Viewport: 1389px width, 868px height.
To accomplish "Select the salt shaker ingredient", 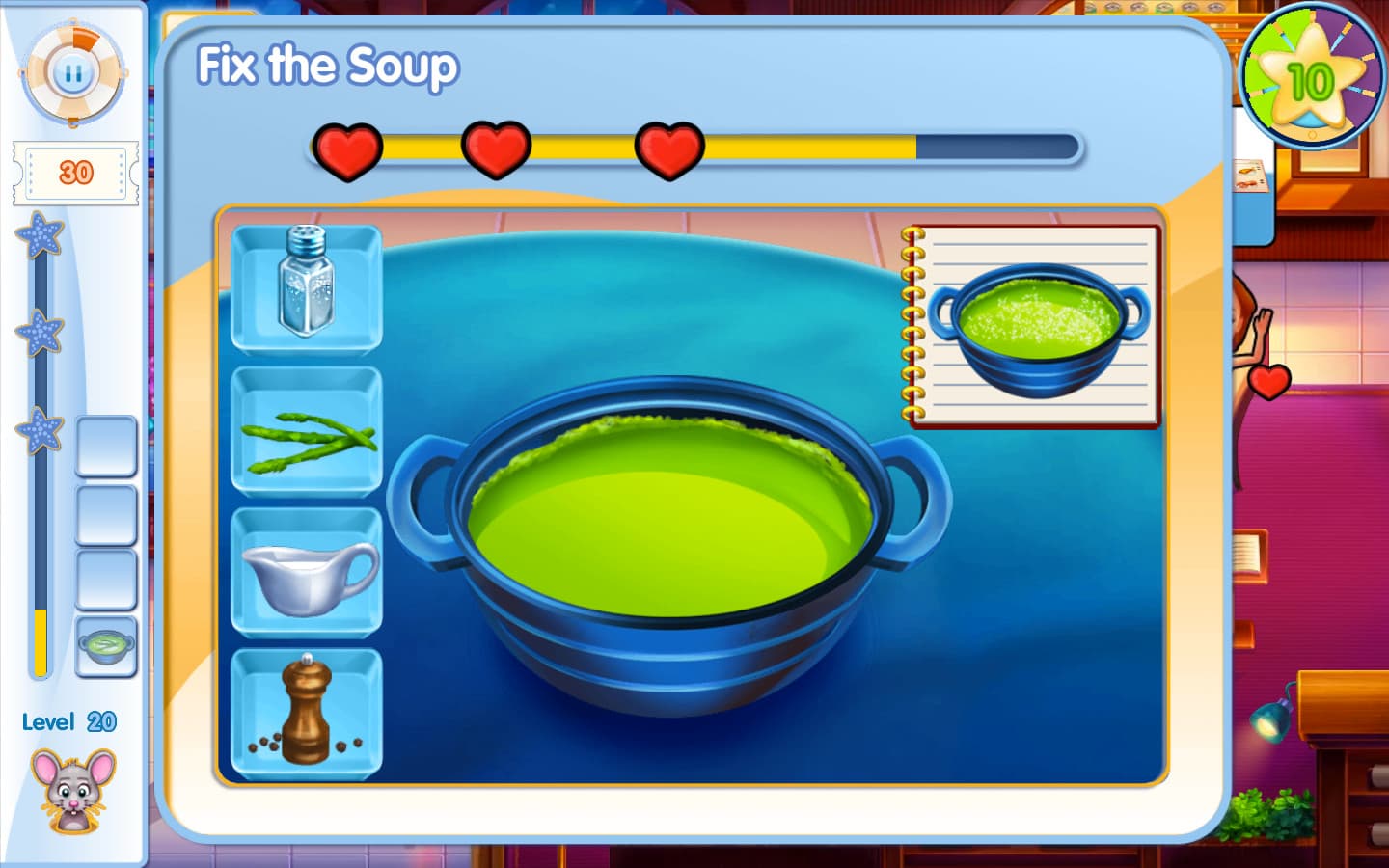I will [306, 285].
